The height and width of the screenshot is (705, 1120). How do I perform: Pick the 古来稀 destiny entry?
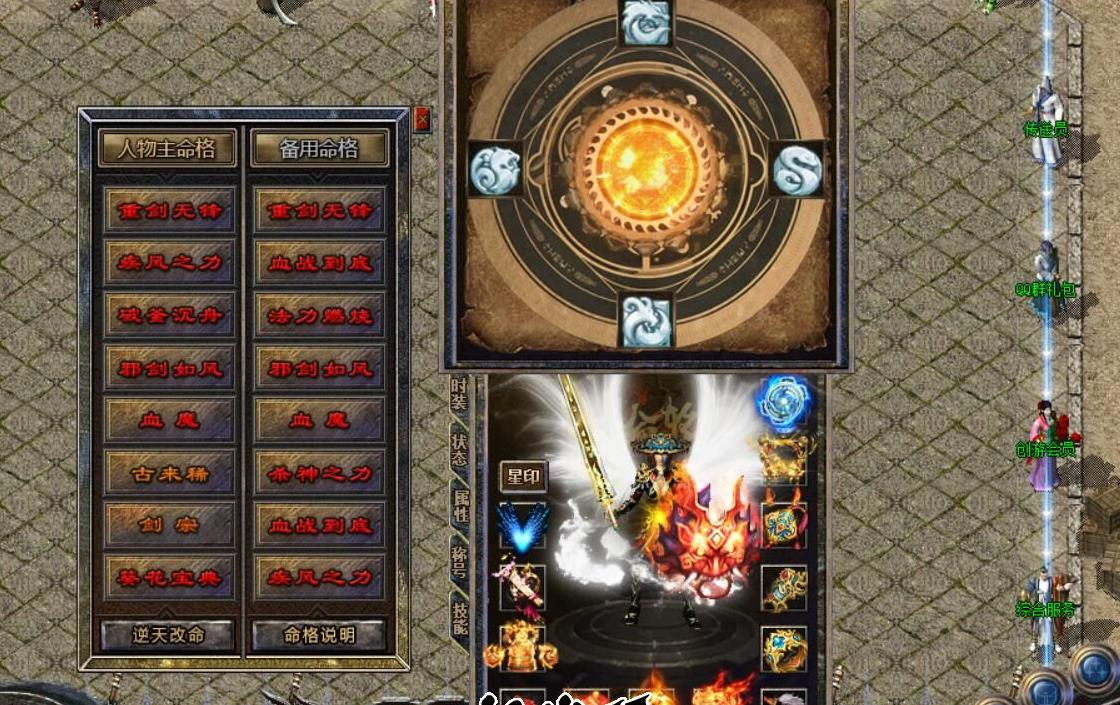[x=169, y=473]
